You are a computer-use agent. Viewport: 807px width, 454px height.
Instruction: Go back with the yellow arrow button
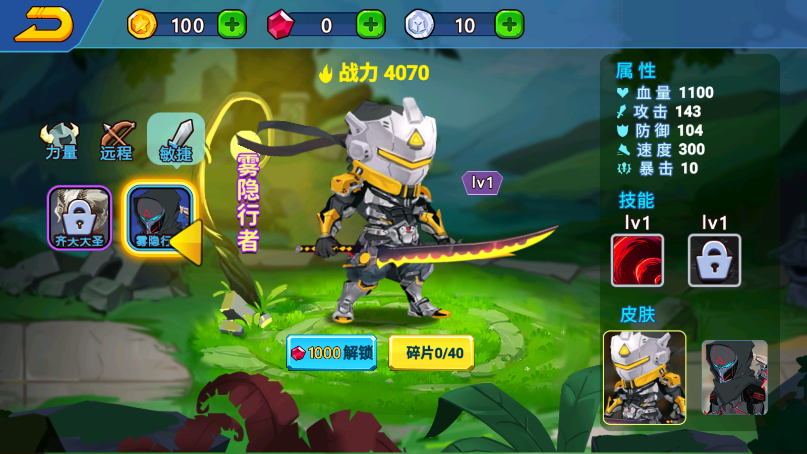pyautogui.click(x=43, y=24)
